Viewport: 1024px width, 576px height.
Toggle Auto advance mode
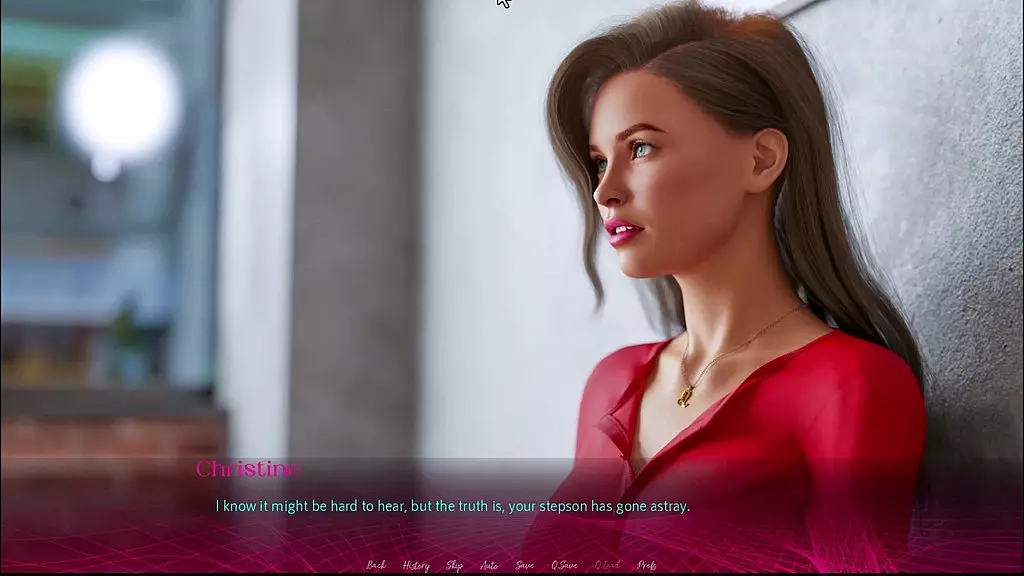[x=489, y=565]
